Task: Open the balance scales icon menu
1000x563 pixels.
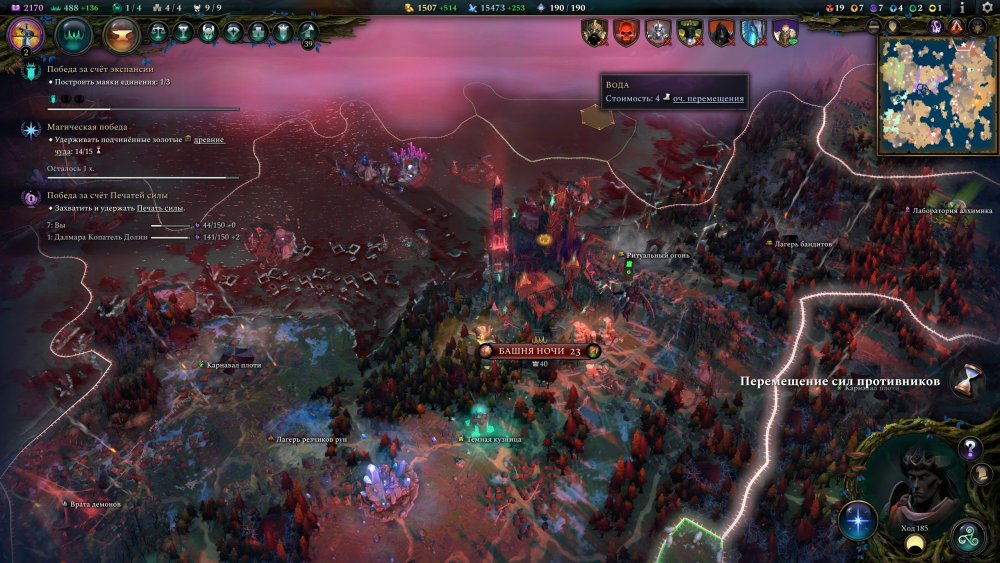Action: coord(159,32)
